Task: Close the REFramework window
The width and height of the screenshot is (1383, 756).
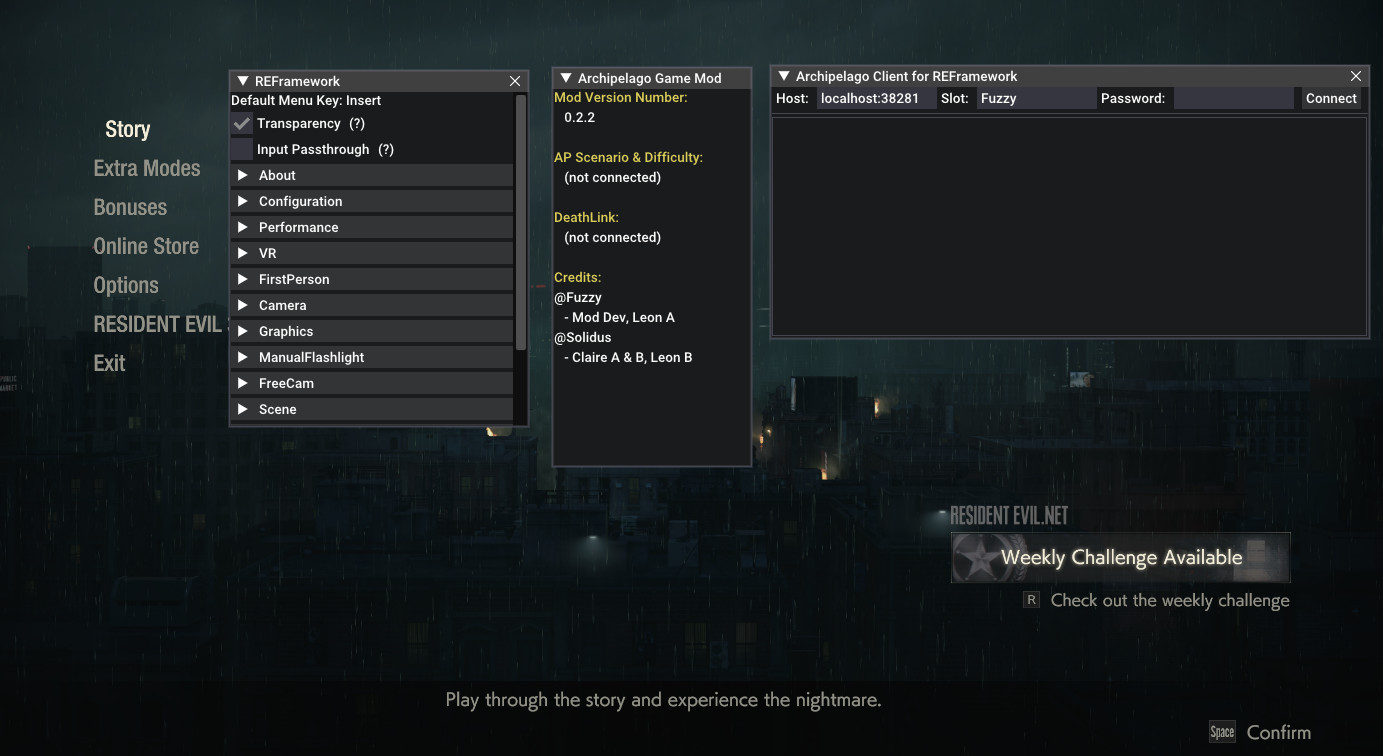Action: click(x=515, y=81)
